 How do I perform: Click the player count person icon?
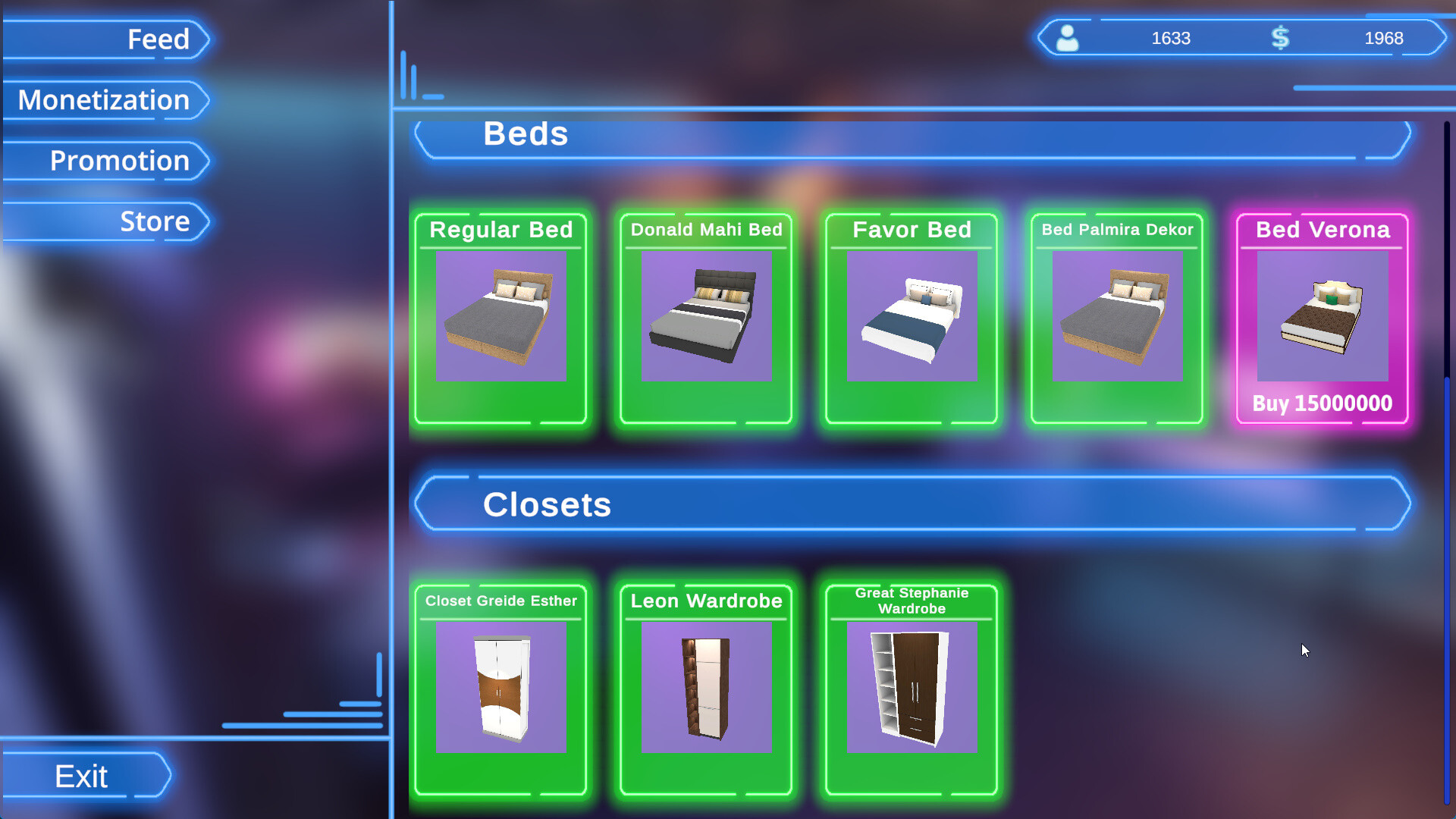click(1066, 37)
